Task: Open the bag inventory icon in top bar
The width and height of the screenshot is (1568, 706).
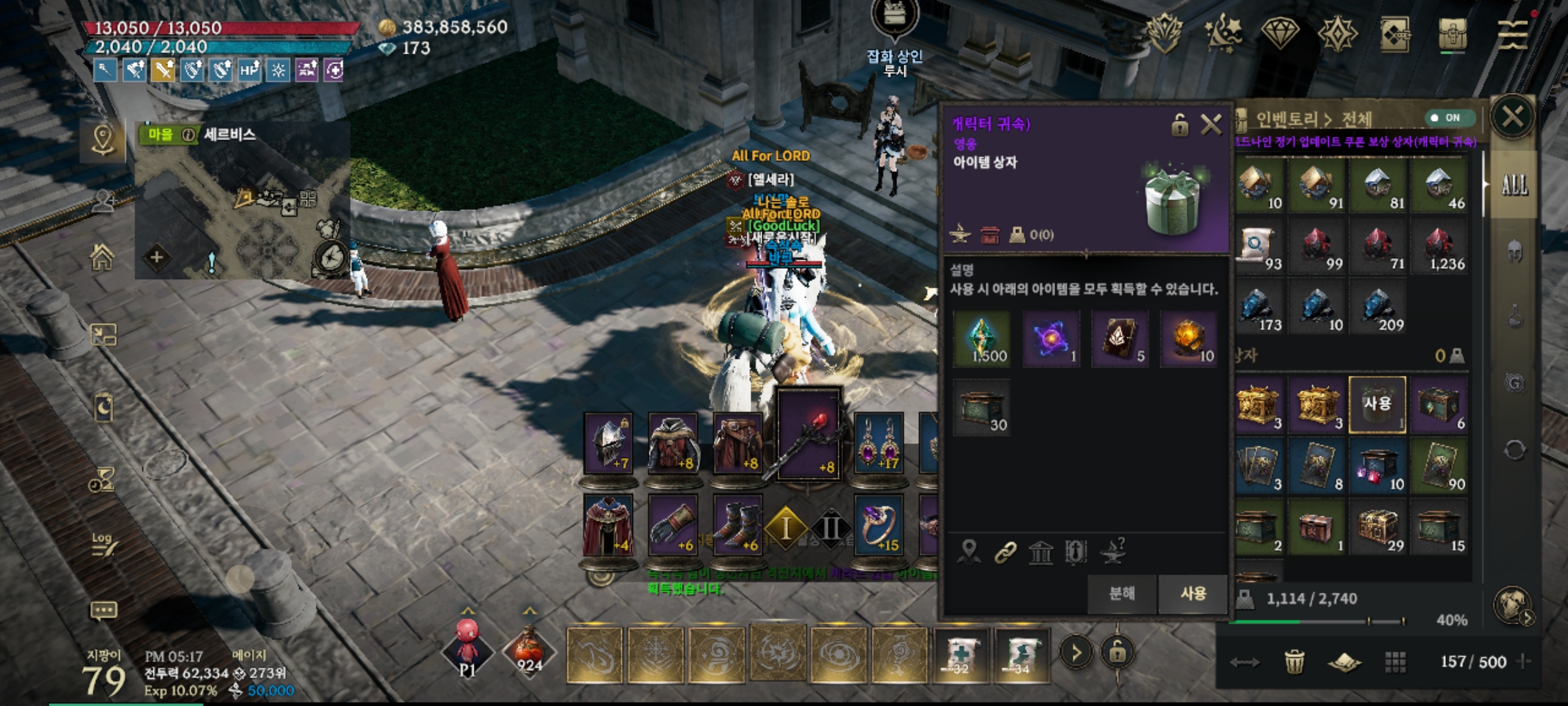Action: pos(1452,34)
